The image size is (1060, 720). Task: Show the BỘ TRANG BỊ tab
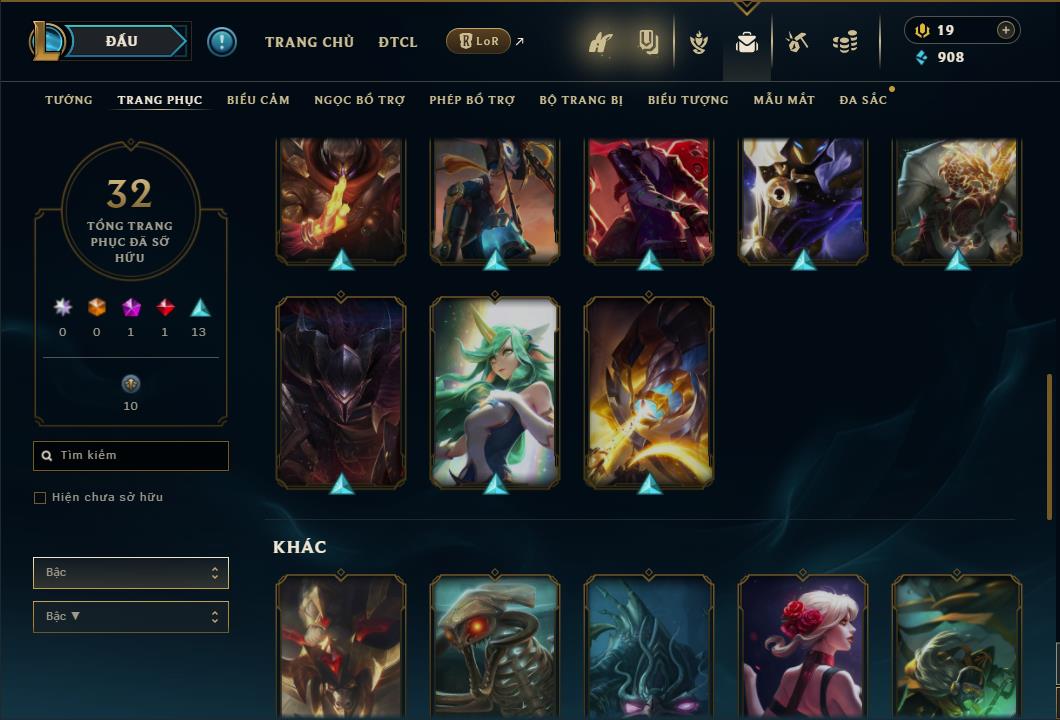coord(581,100)
